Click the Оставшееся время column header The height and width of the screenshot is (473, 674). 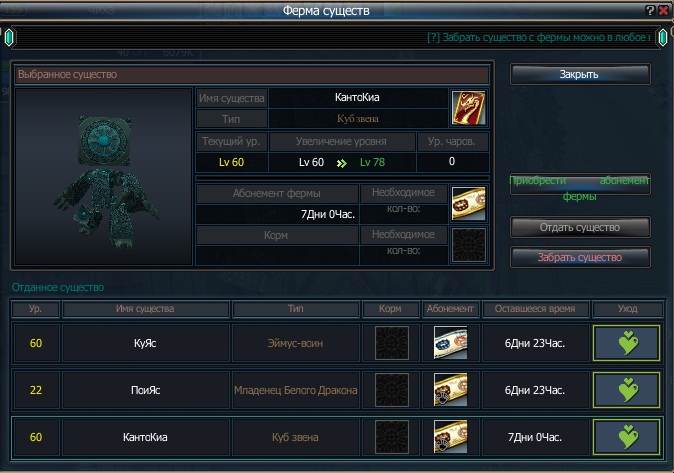pyautogui.click(x=536, y=310)
